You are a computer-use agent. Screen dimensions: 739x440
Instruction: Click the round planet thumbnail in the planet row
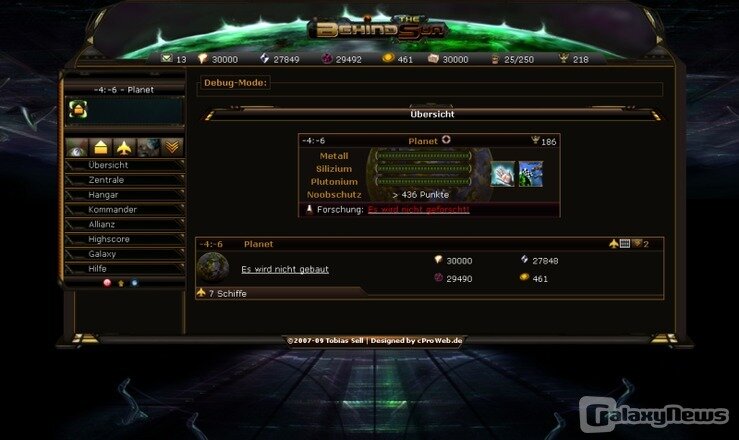(x=213, y=266)
